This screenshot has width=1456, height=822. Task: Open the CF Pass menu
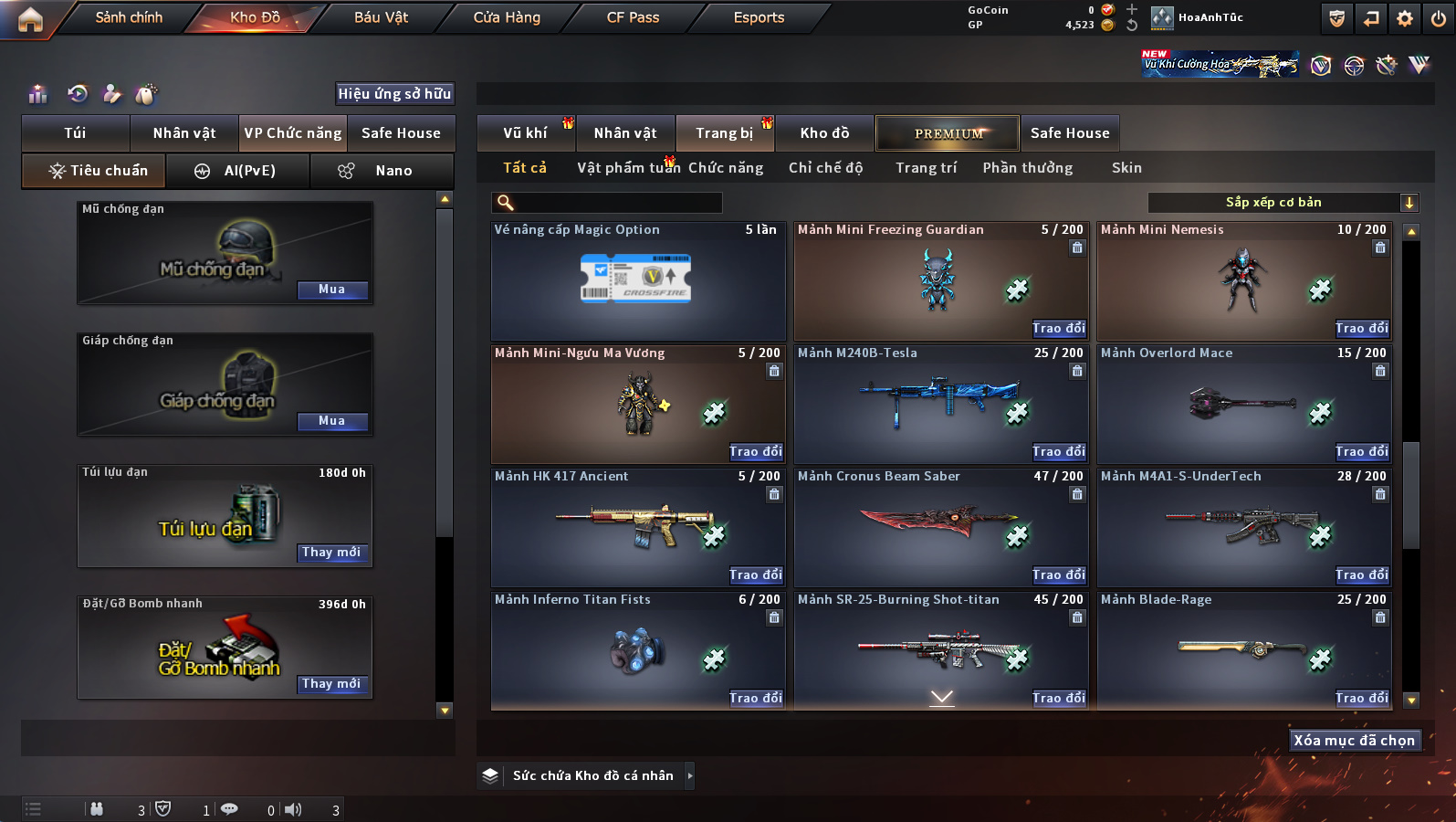(633, 17)
